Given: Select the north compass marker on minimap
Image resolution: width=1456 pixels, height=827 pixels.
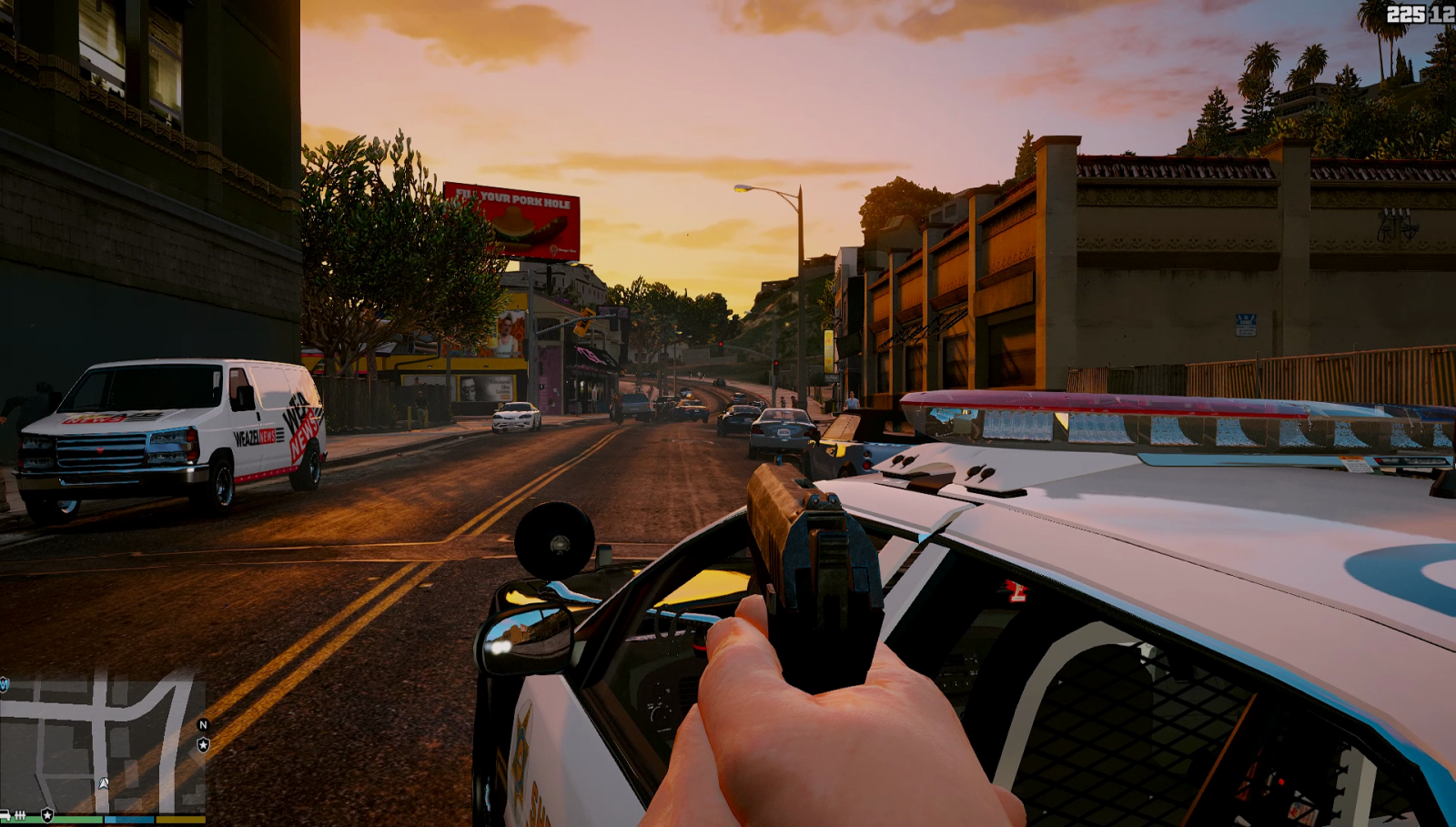Looking at the screenshot, I should point(203,725).
